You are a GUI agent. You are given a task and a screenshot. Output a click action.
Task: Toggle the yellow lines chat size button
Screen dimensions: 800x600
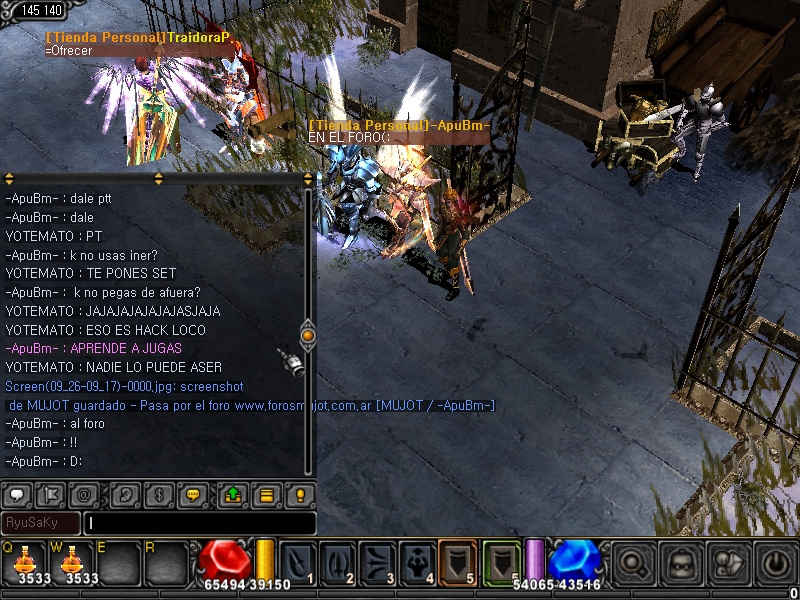266,494
